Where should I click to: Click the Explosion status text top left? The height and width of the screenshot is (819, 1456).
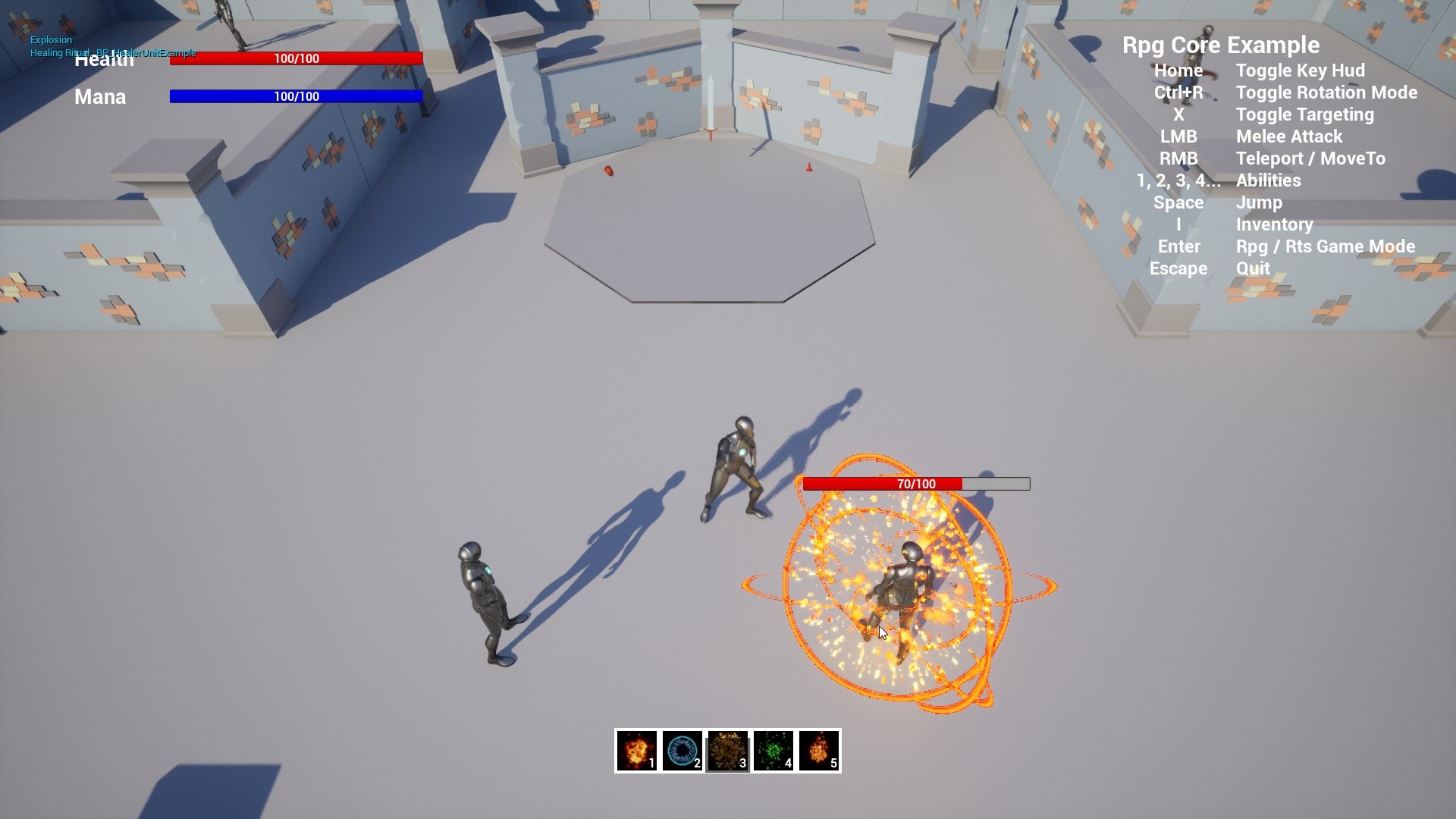[51, 39]
